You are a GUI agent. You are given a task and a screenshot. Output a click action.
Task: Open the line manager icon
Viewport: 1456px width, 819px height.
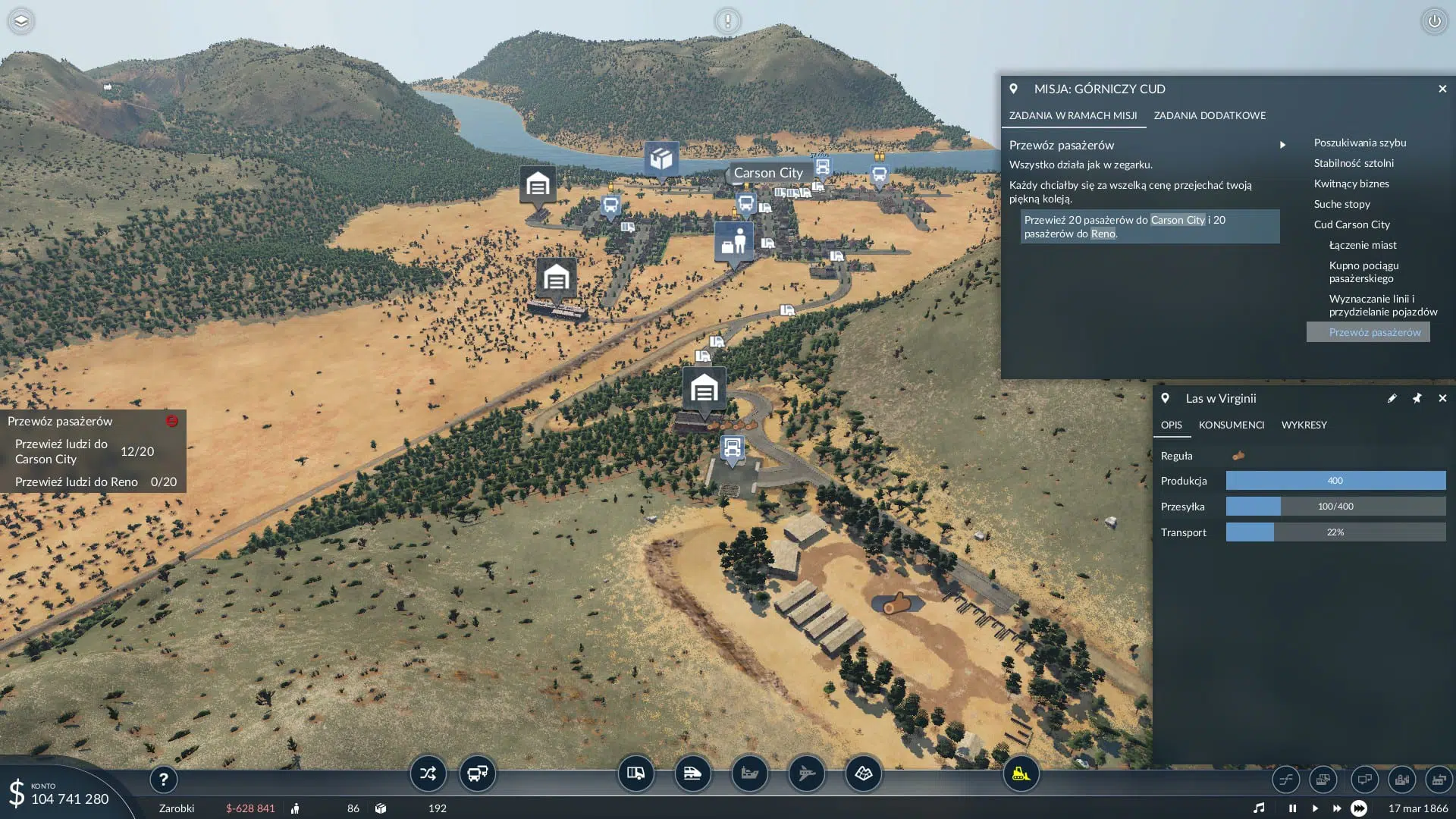pyautogui.click(x=1285, y=780)
